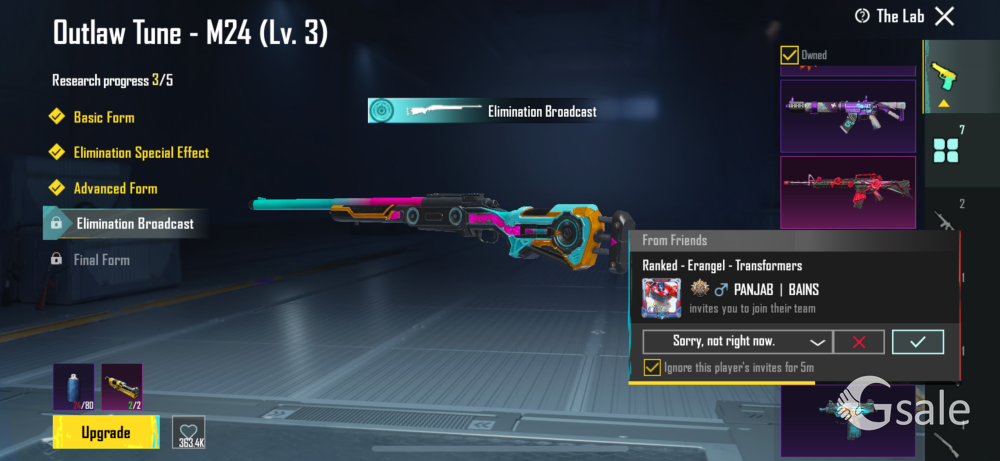The width and height of the screenshot is (1000, 461).
Task: Select the Basic Form research stage
Action: click(x=103, y=117)
